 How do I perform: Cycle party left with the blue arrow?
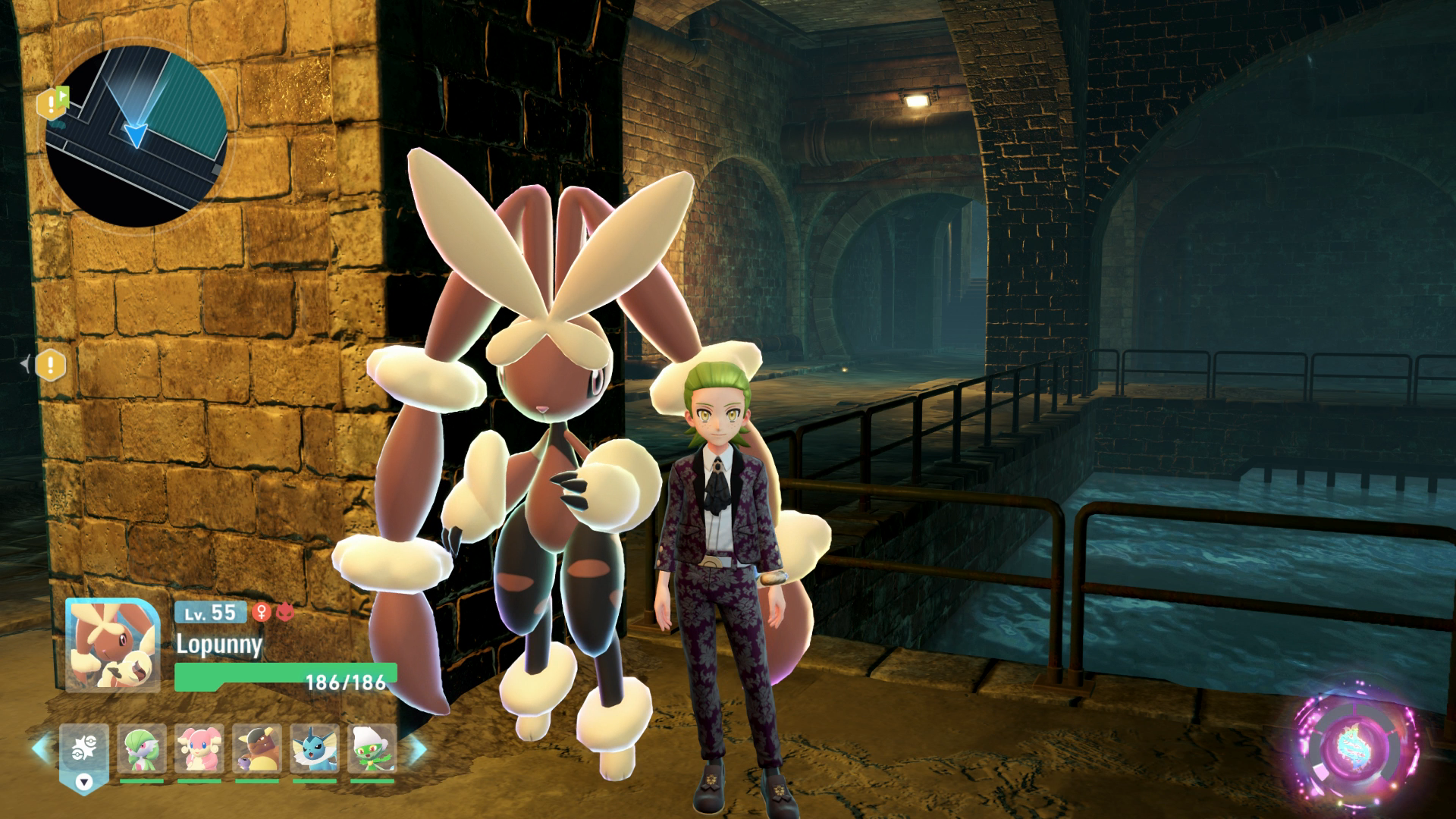40,749
